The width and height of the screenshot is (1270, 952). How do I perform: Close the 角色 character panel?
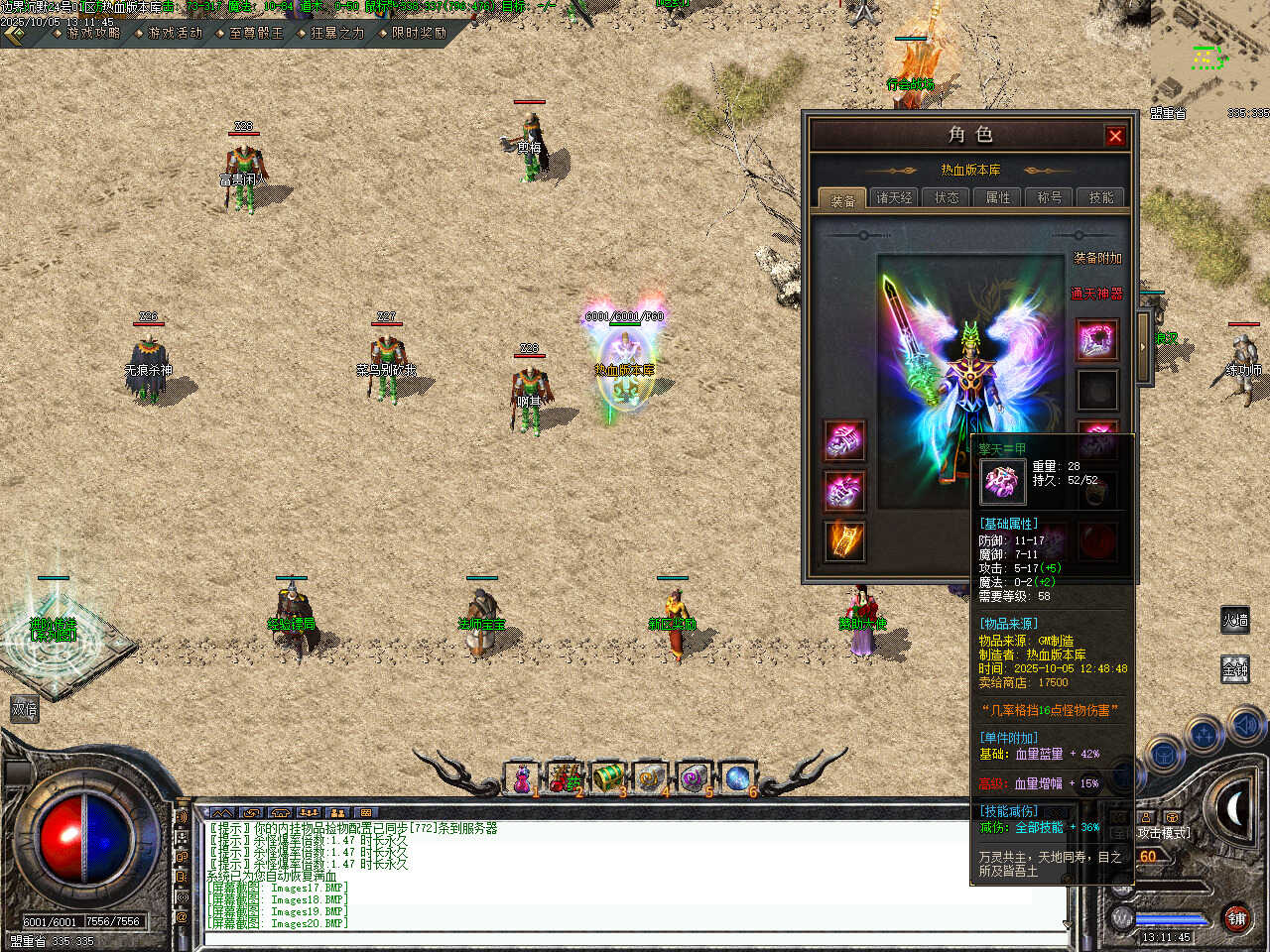click(1115, 136)
